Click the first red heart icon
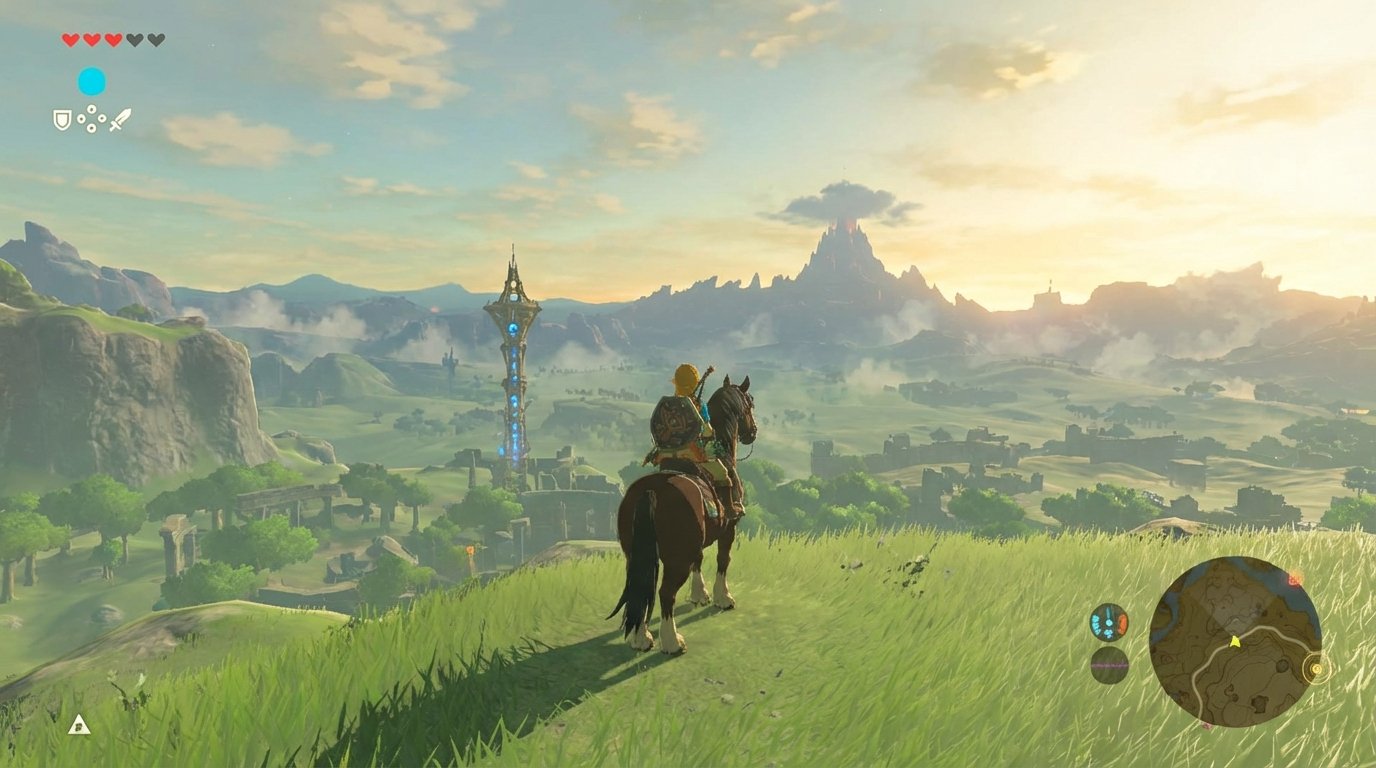The height and width of the screenshot is (768, 1376). tap(70, 40)
